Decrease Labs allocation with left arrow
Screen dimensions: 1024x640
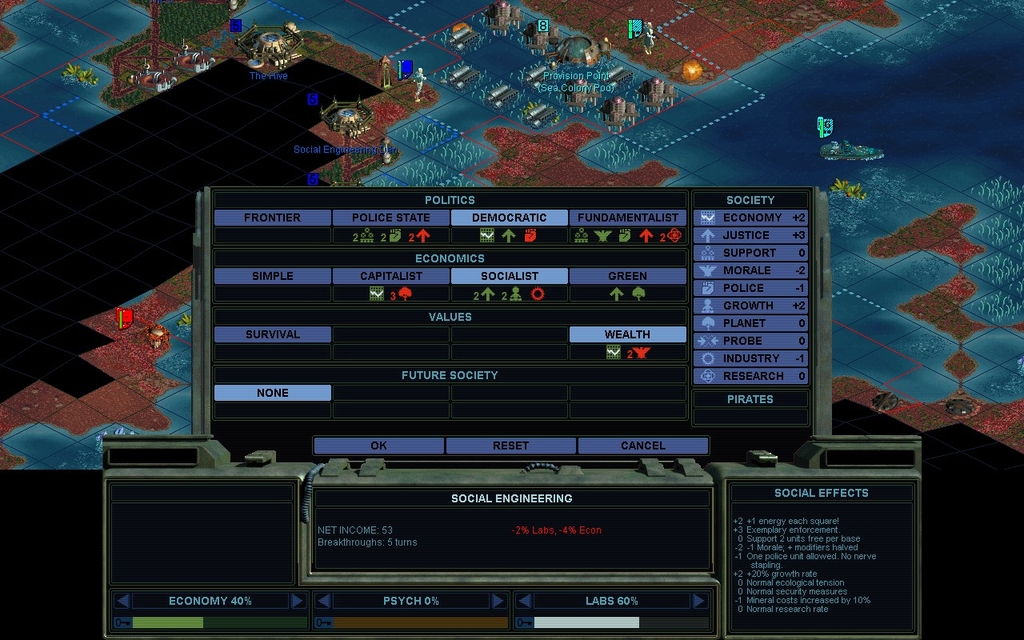click(x=525, y=601)
